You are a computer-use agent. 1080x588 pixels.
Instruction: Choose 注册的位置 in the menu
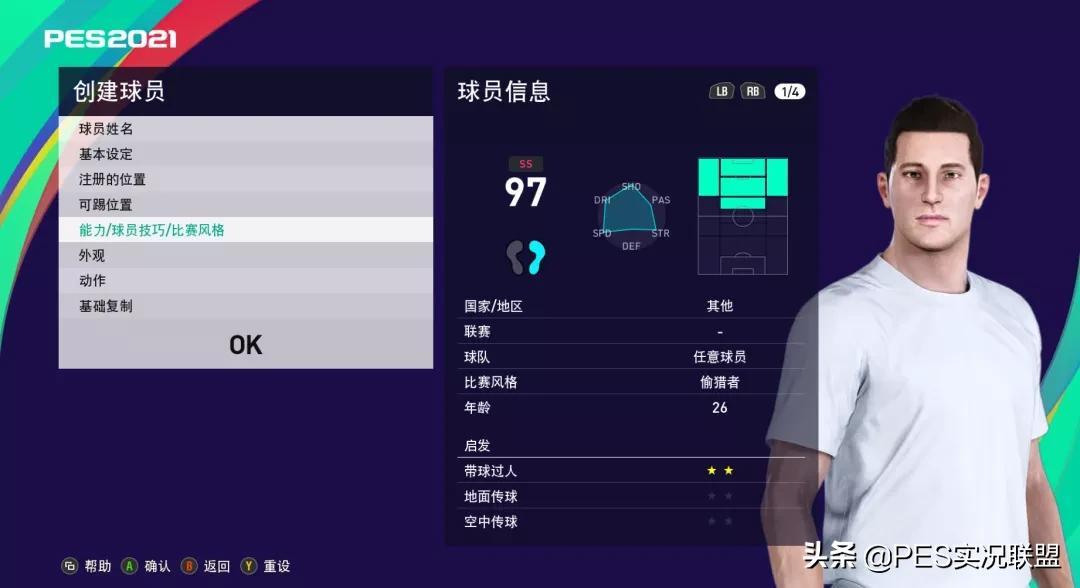click(245, 180)
